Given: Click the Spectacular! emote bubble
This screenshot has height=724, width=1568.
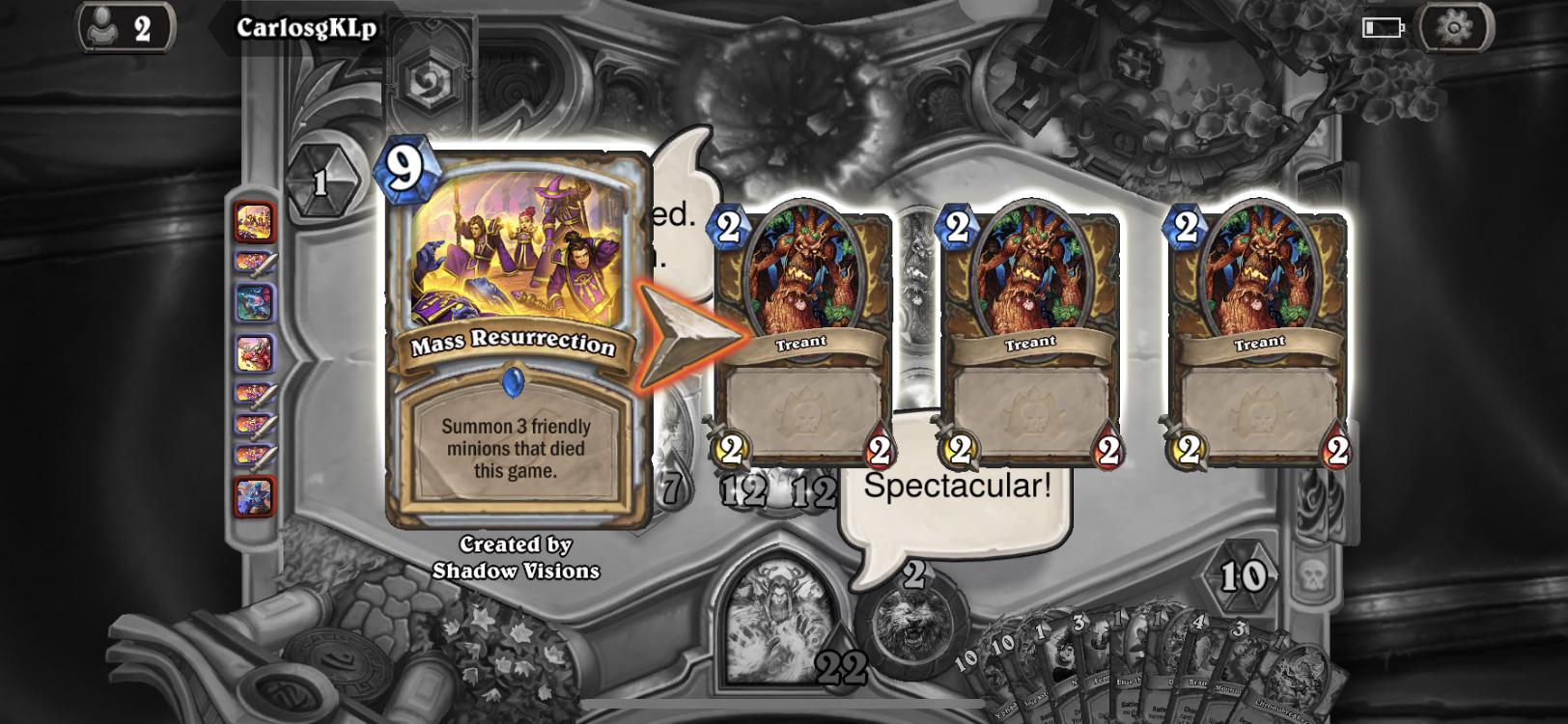Looking at the screenshot, I should pyautogui.click(x=959, y=487).
